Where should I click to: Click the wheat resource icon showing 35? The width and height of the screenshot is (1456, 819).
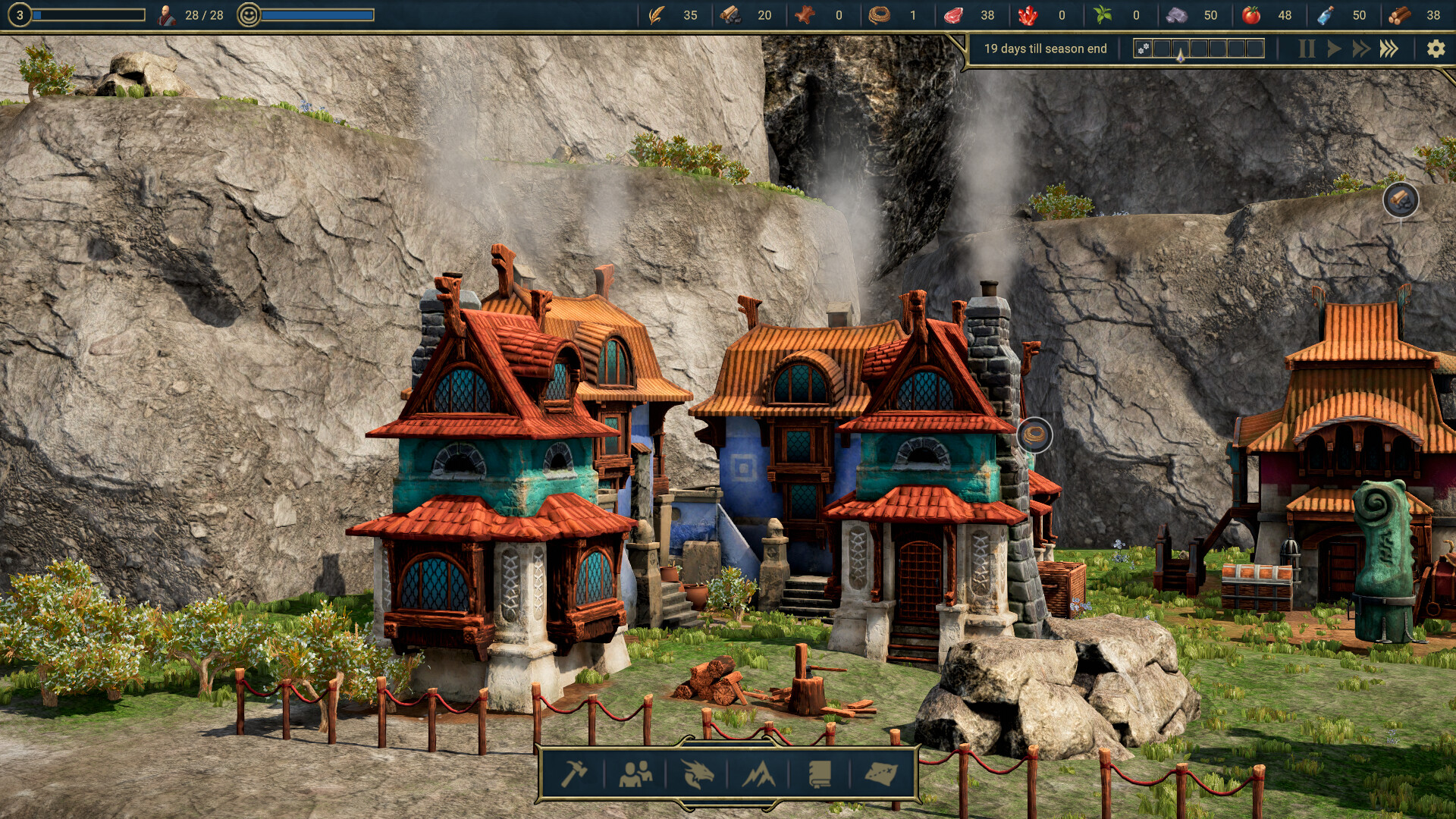[x=657, y=14]
